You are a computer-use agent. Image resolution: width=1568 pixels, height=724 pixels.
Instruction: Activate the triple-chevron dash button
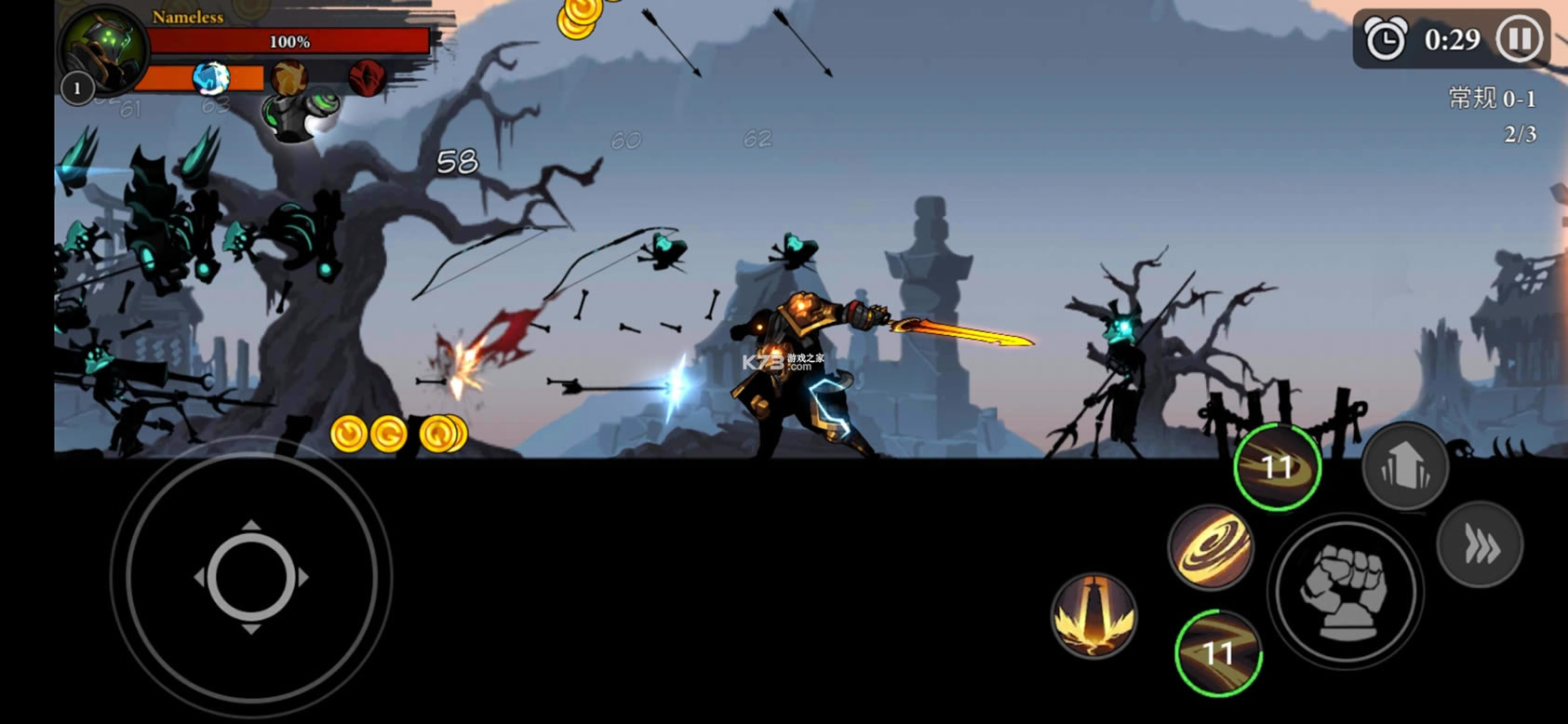click(1480, 545)
